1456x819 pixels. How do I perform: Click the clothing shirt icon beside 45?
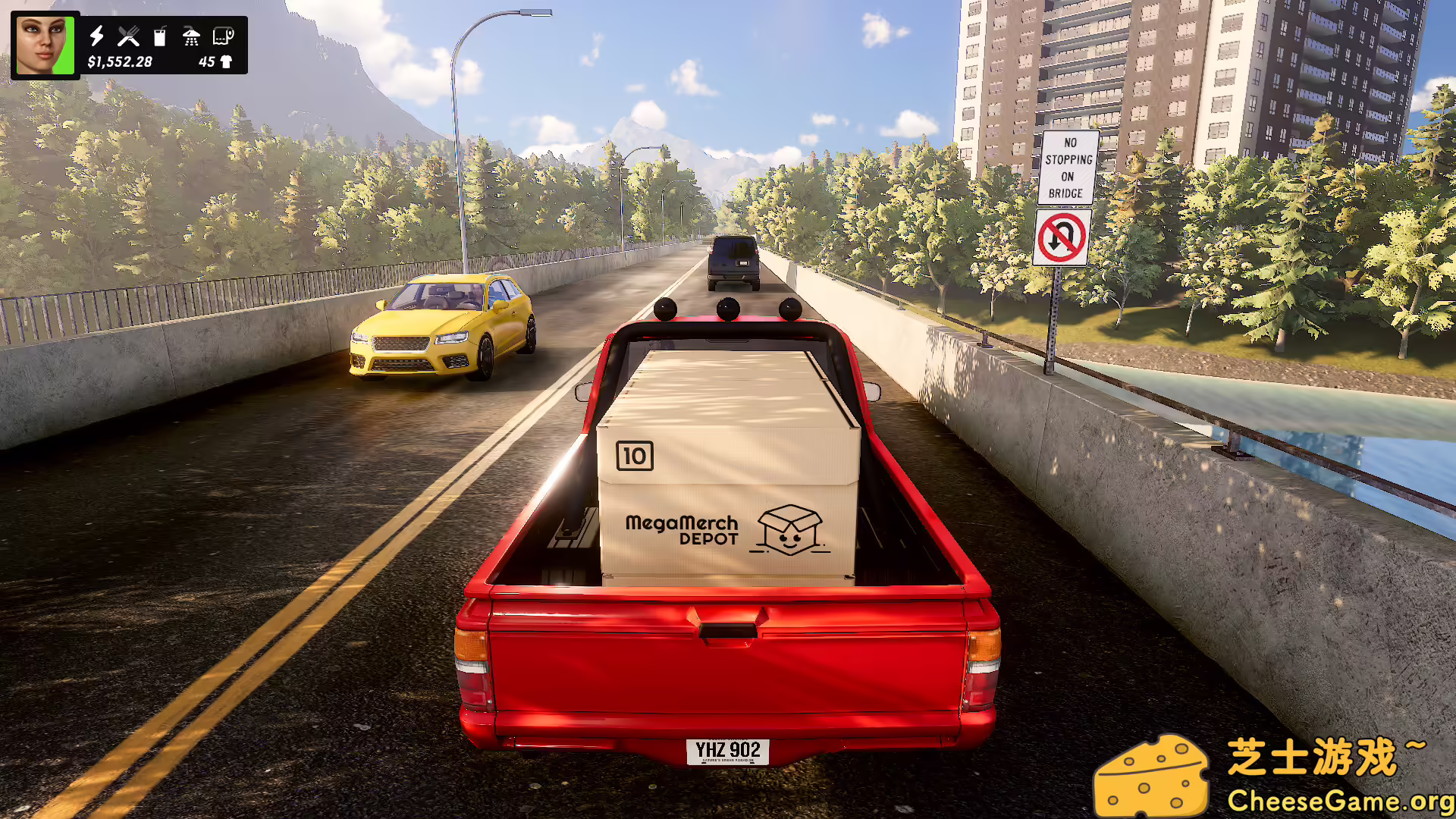click(227, 62)
